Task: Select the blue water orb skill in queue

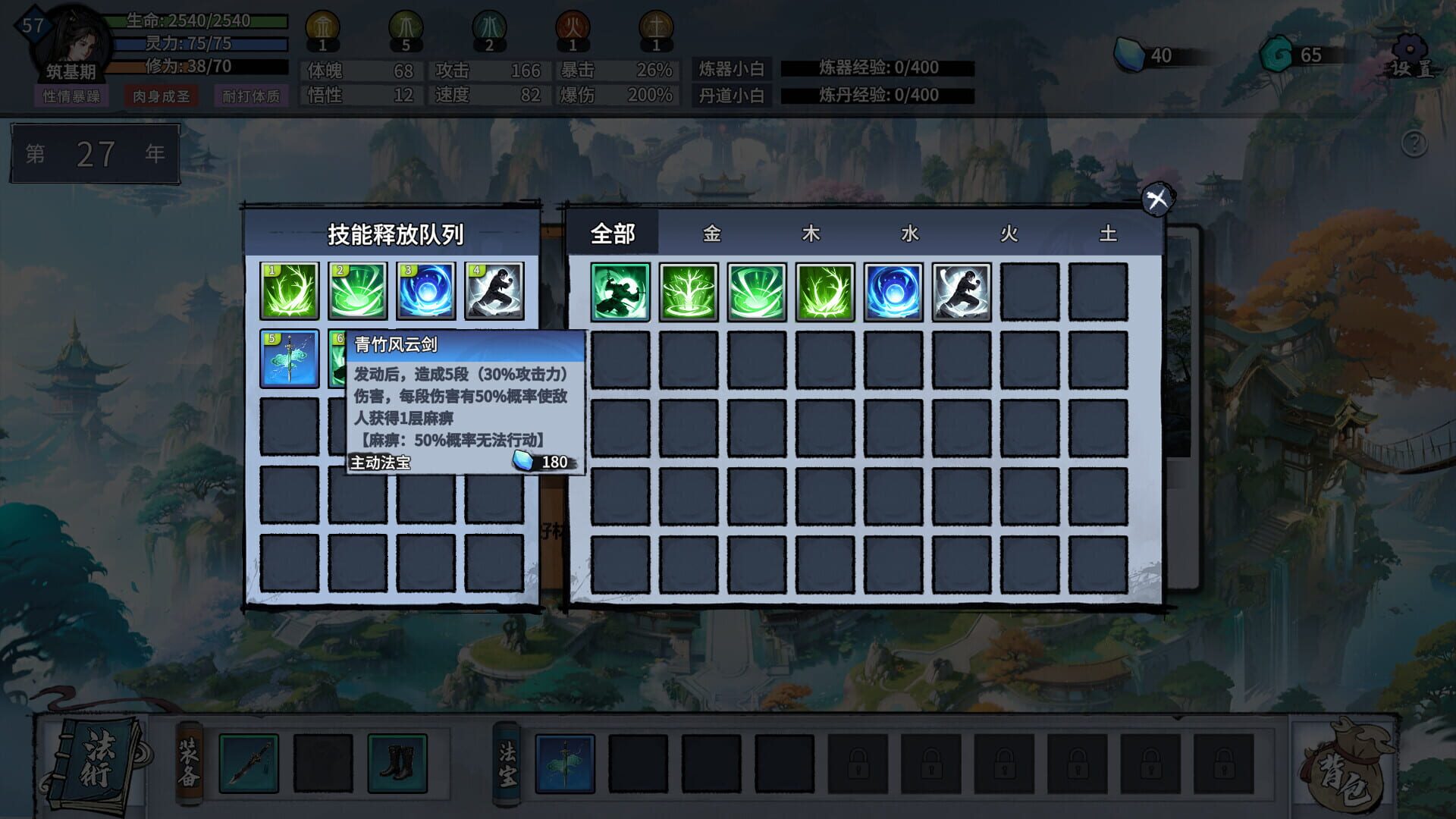Action: (426, 289)
